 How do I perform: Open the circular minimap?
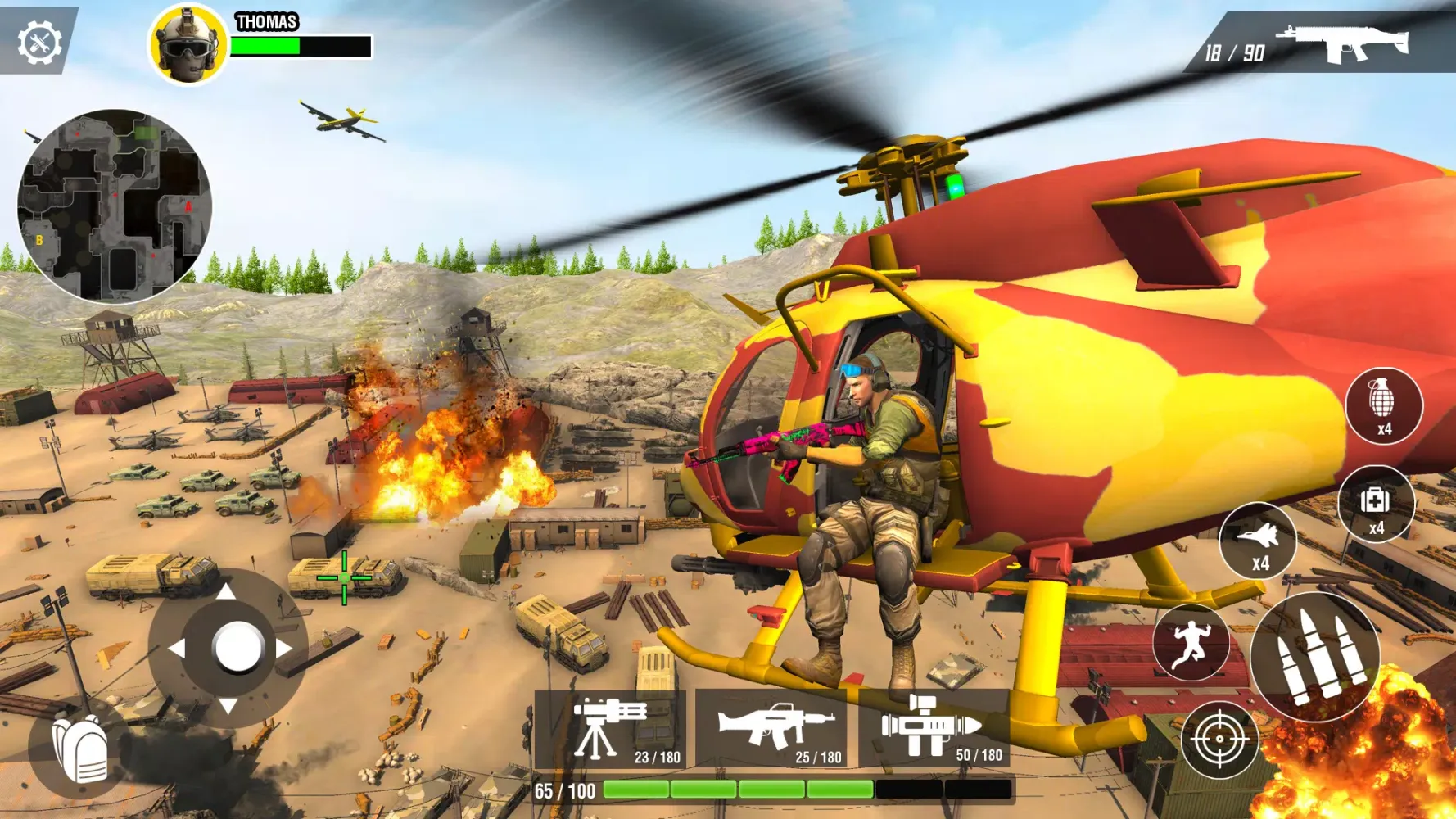tap(115, 206)
